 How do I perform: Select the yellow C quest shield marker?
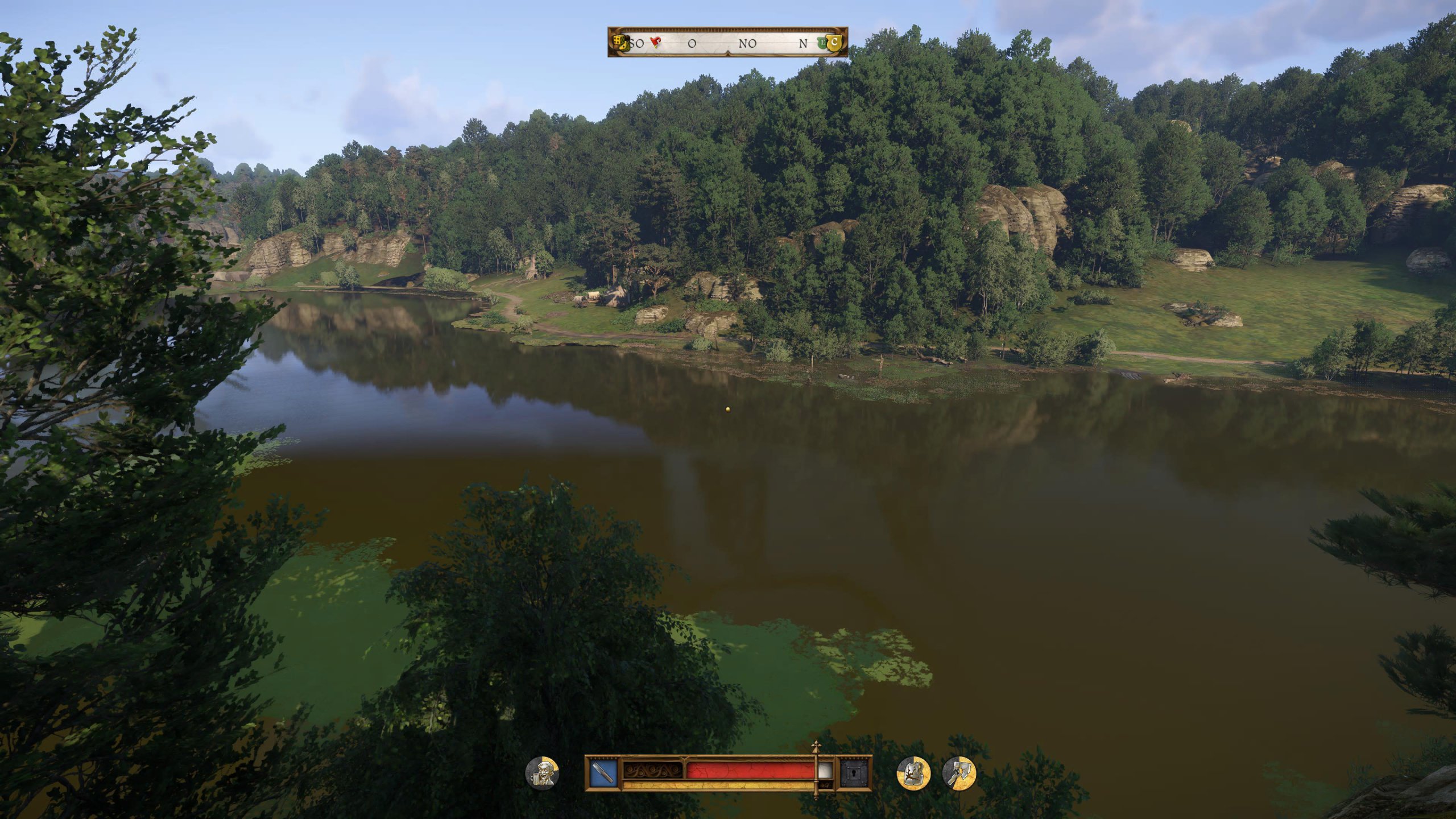click(834, 42)
